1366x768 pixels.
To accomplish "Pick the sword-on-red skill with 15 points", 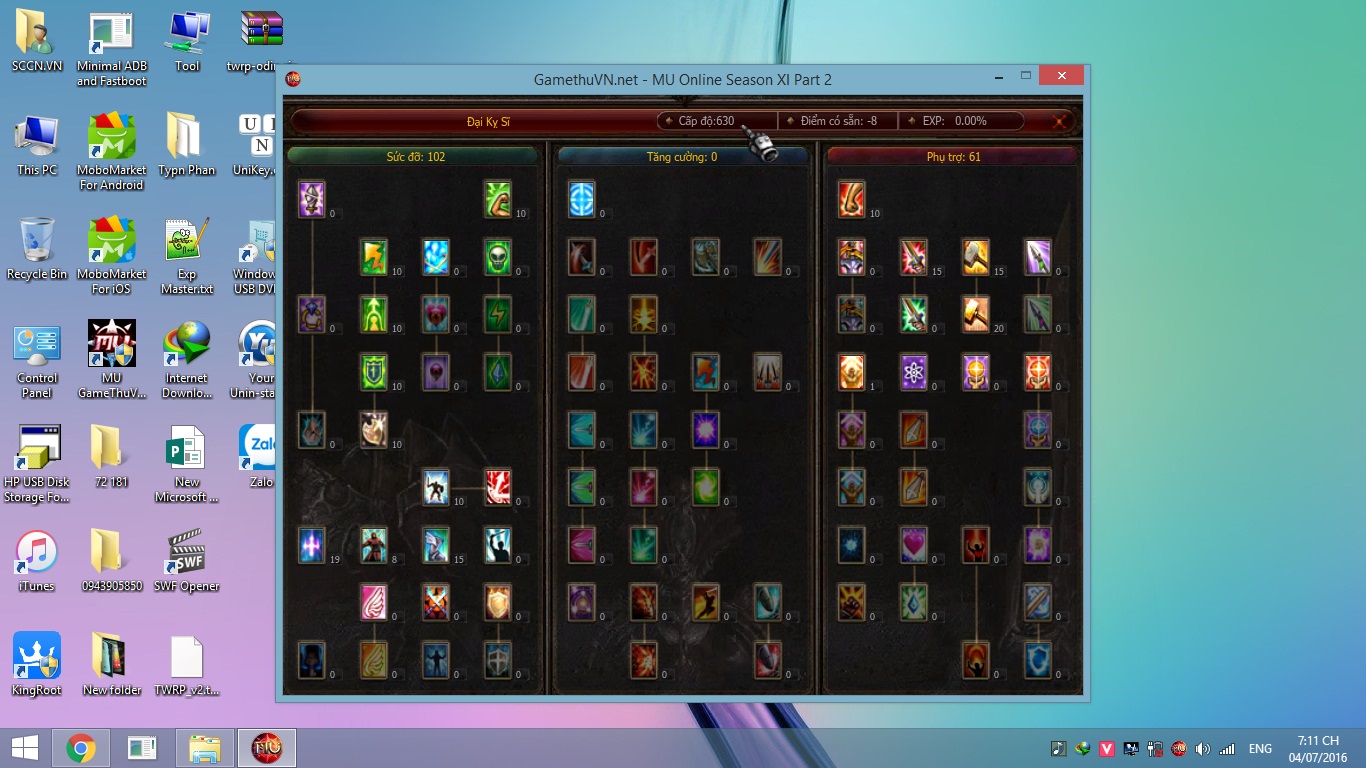I will coord(914,257).
